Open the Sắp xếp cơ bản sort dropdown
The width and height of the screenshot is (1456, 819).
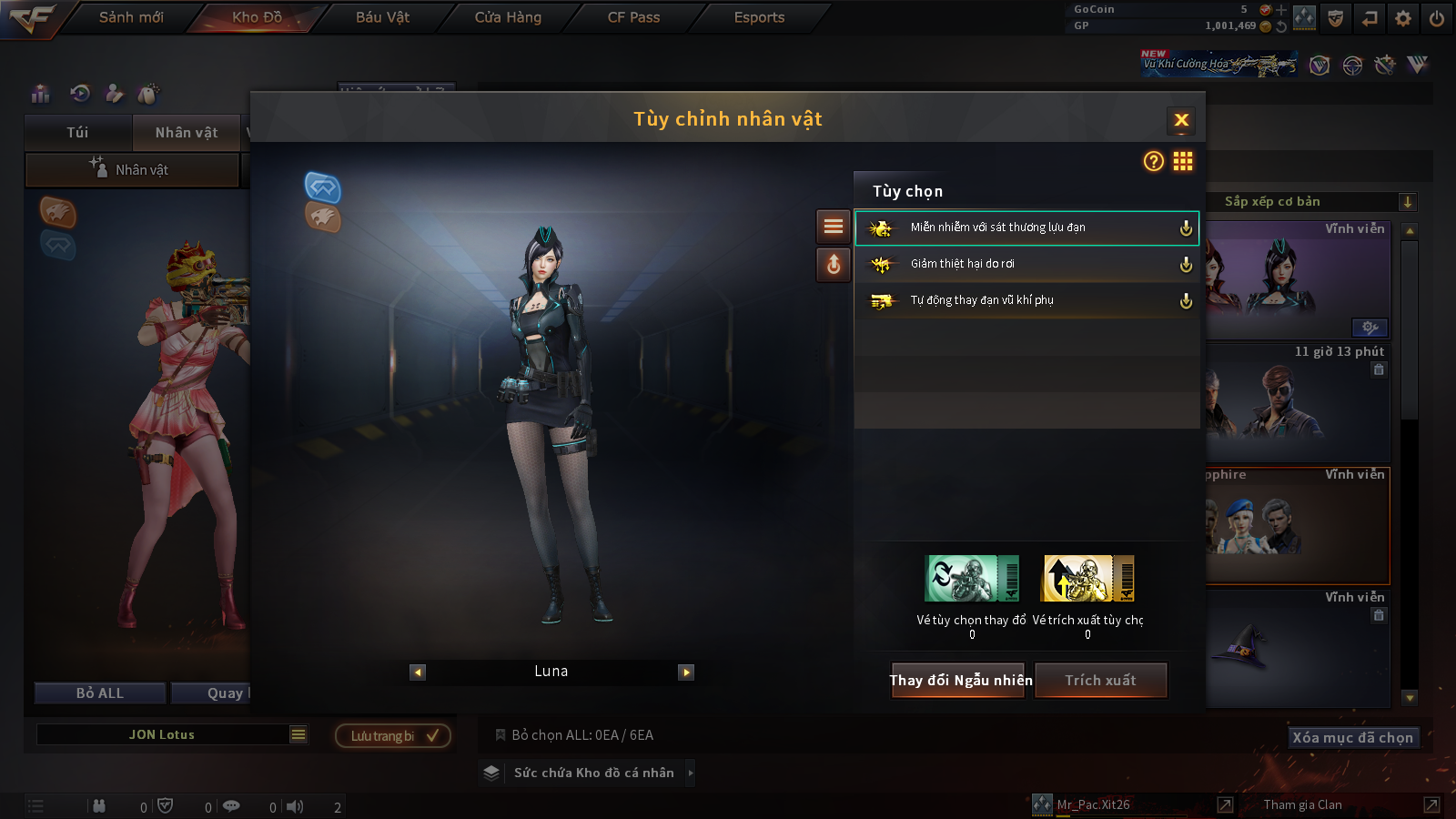[x=1310, y=202]
